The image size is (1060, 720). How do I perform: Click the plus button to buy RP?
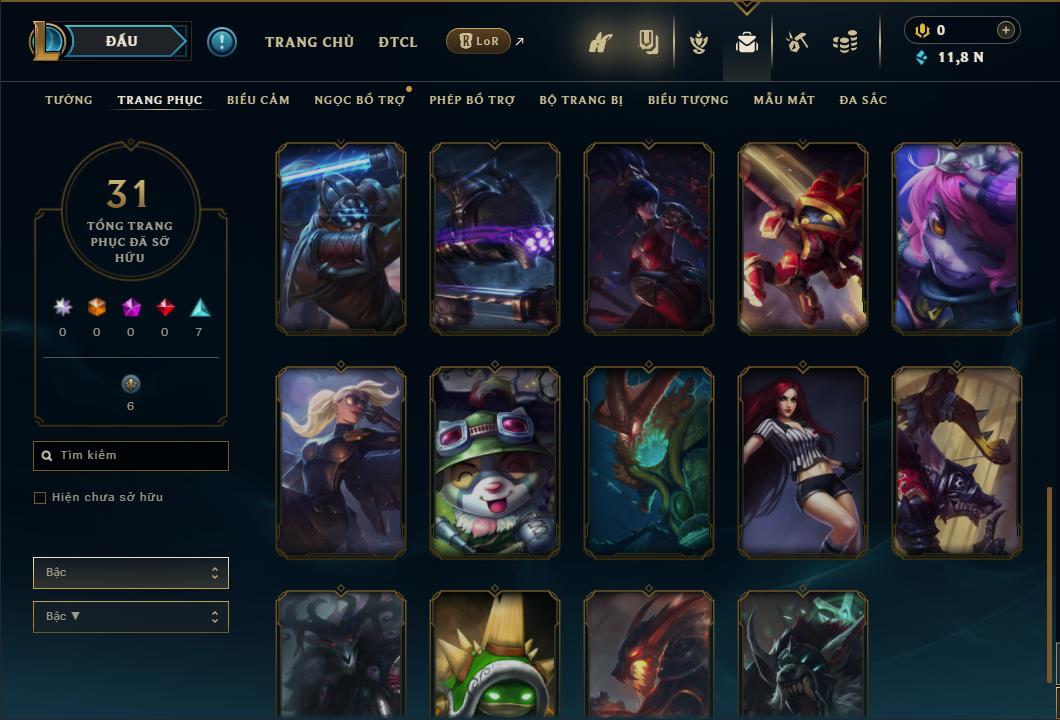pos(1006,31)
